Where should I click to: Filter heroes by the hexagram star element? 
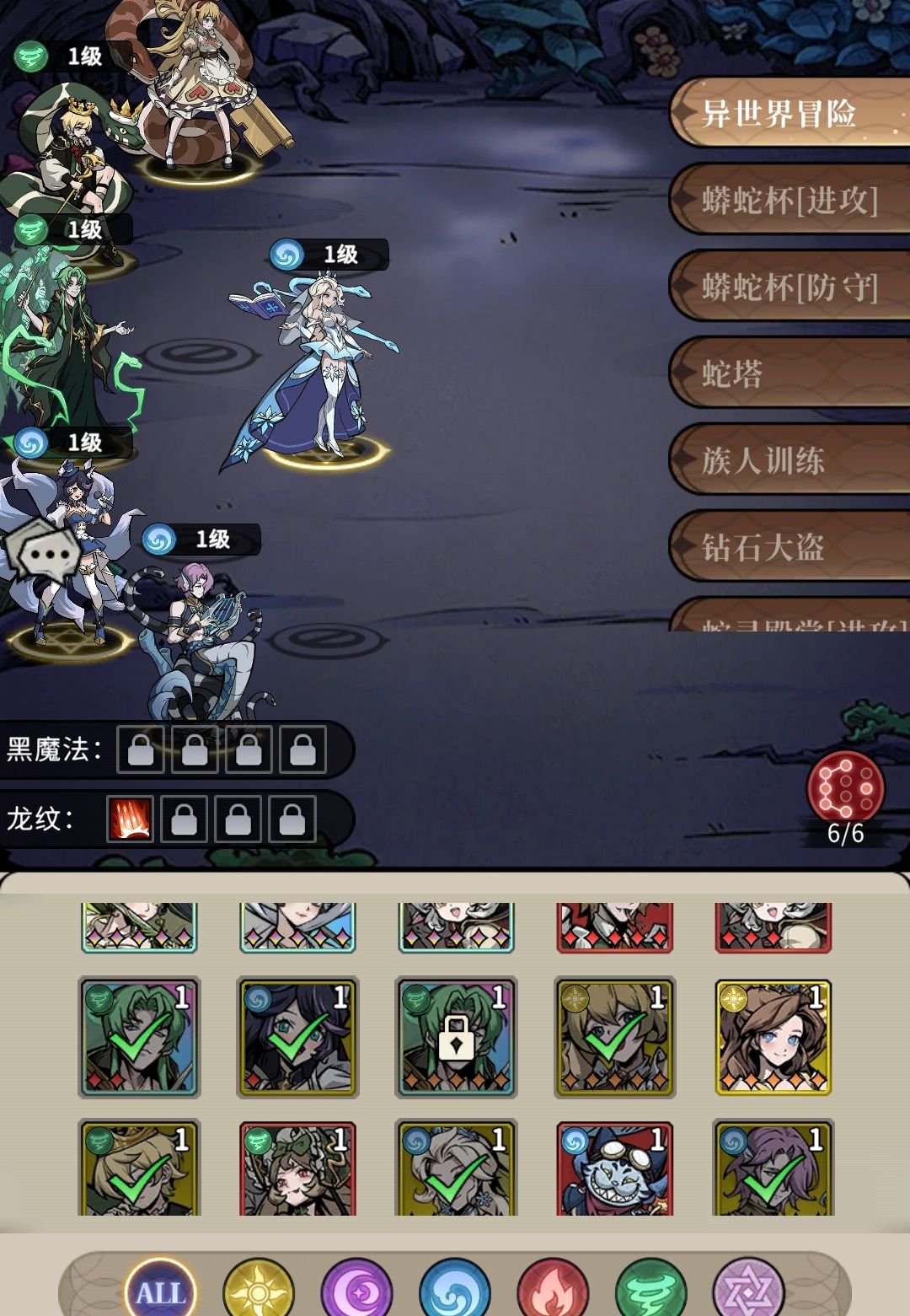749,1291
